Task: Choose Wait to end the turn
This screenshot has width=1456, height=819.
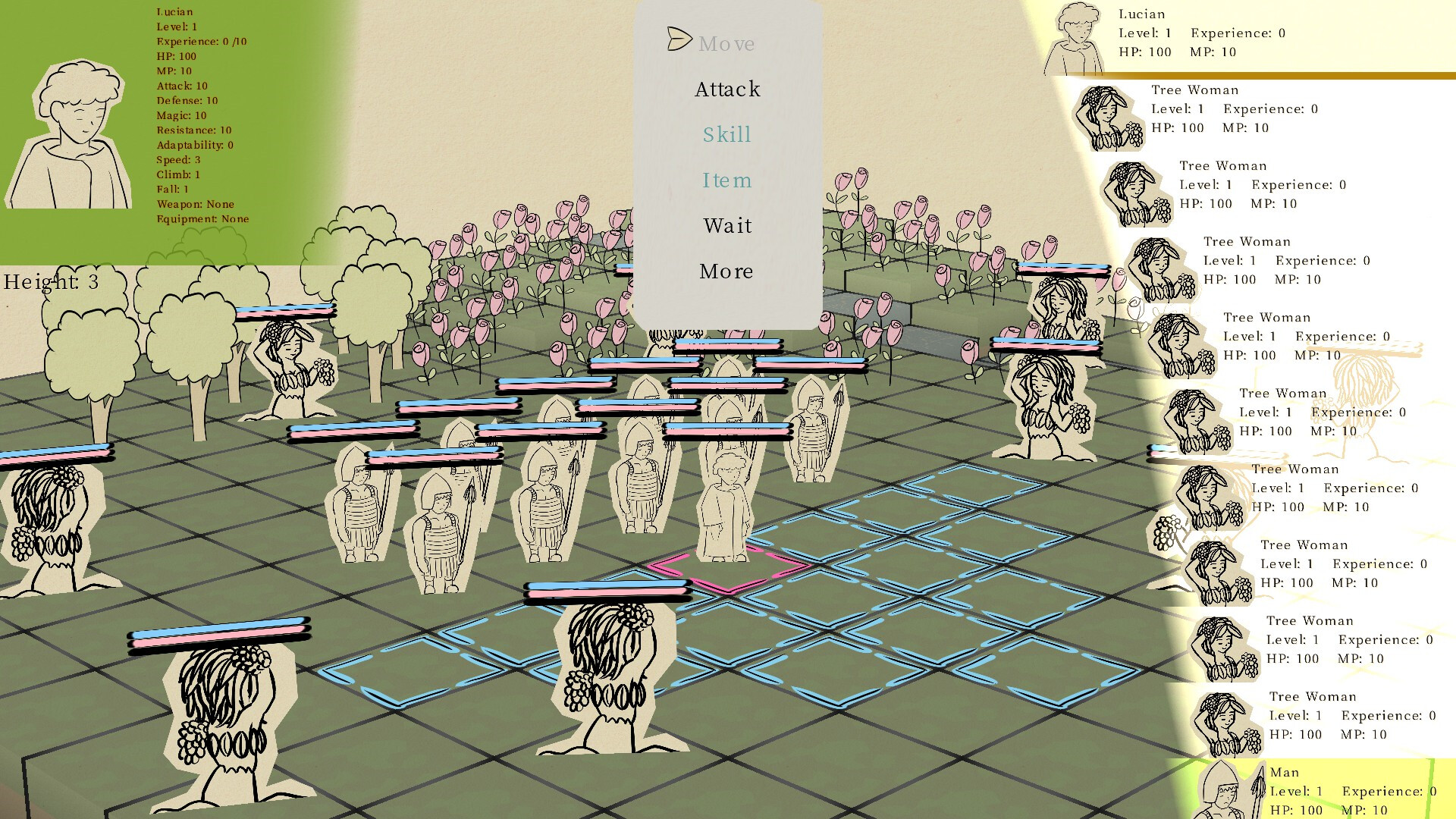Action: click(x=726, y=225)
